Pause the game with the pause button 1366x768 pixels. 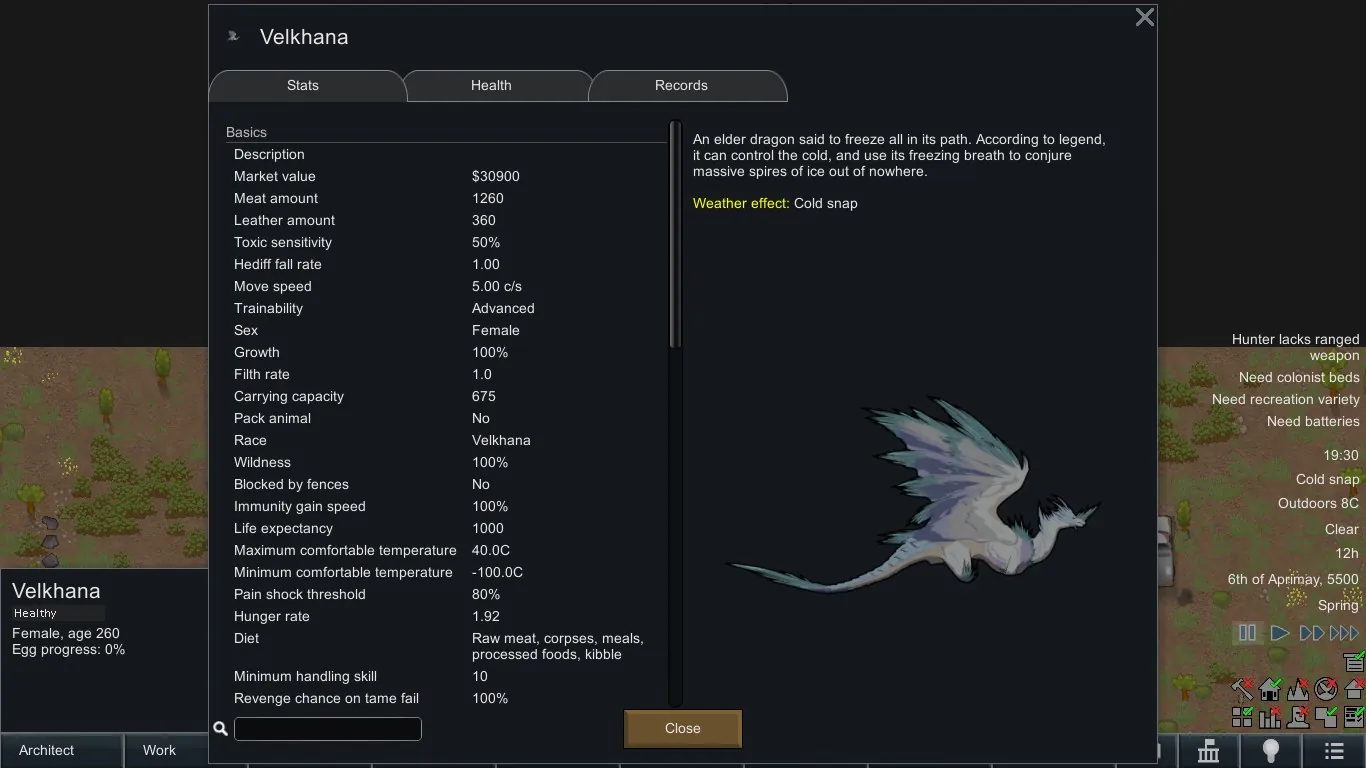click(x=1247, y=633)
